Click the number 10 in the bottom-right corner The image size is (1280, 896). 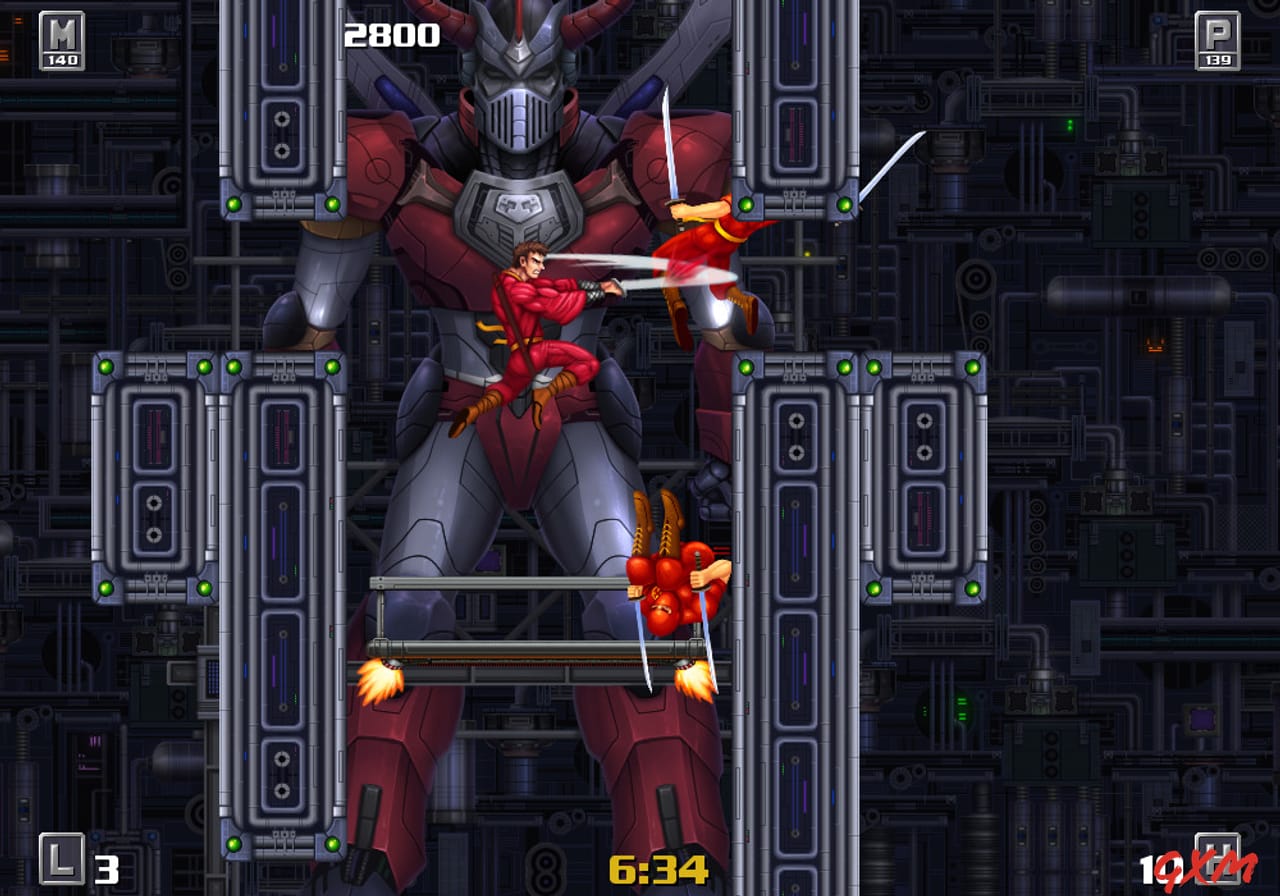1150,868
